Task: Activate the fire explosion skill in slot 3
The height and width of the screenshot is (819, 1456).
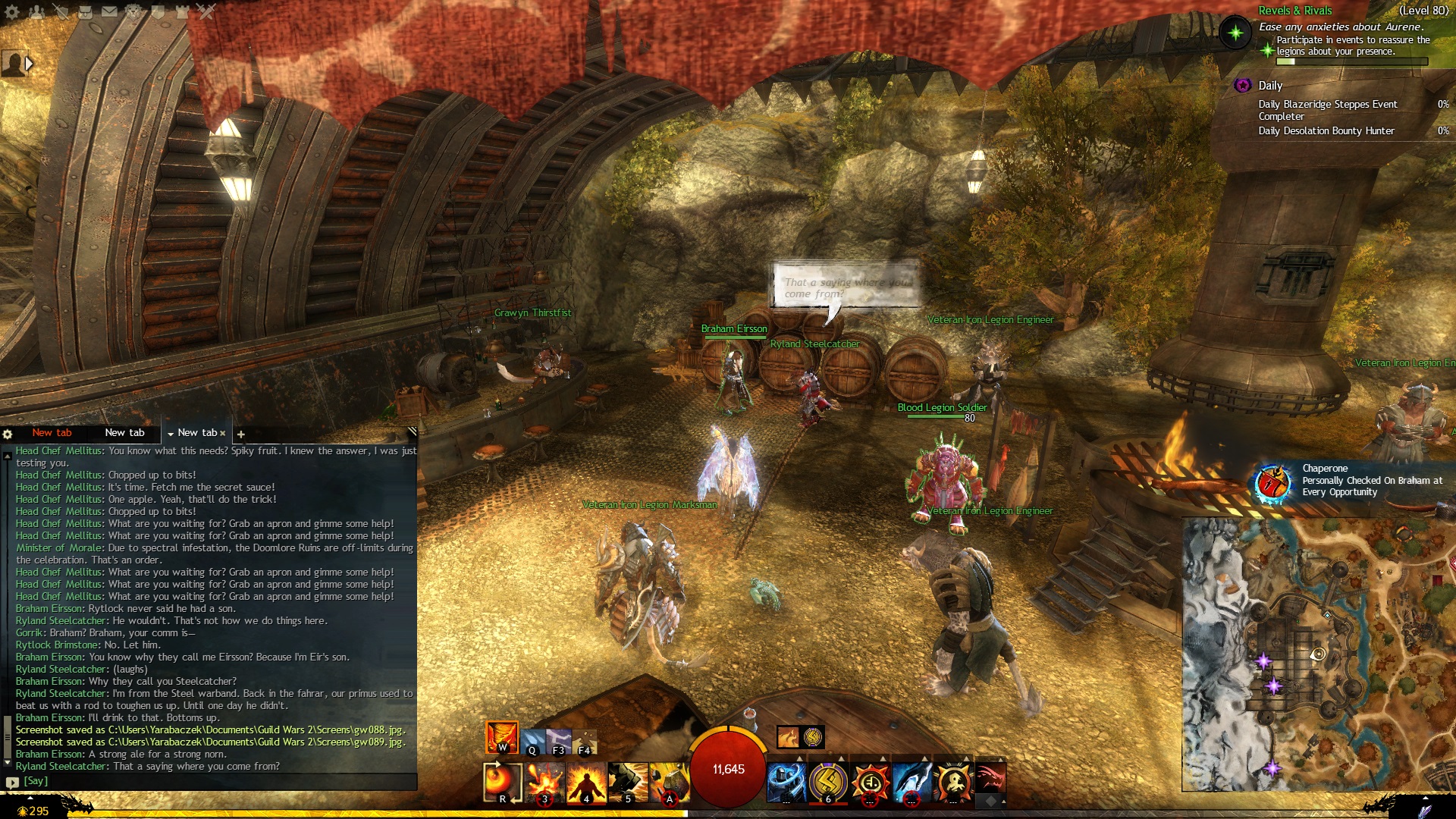Action: click(x=544, y=782)
